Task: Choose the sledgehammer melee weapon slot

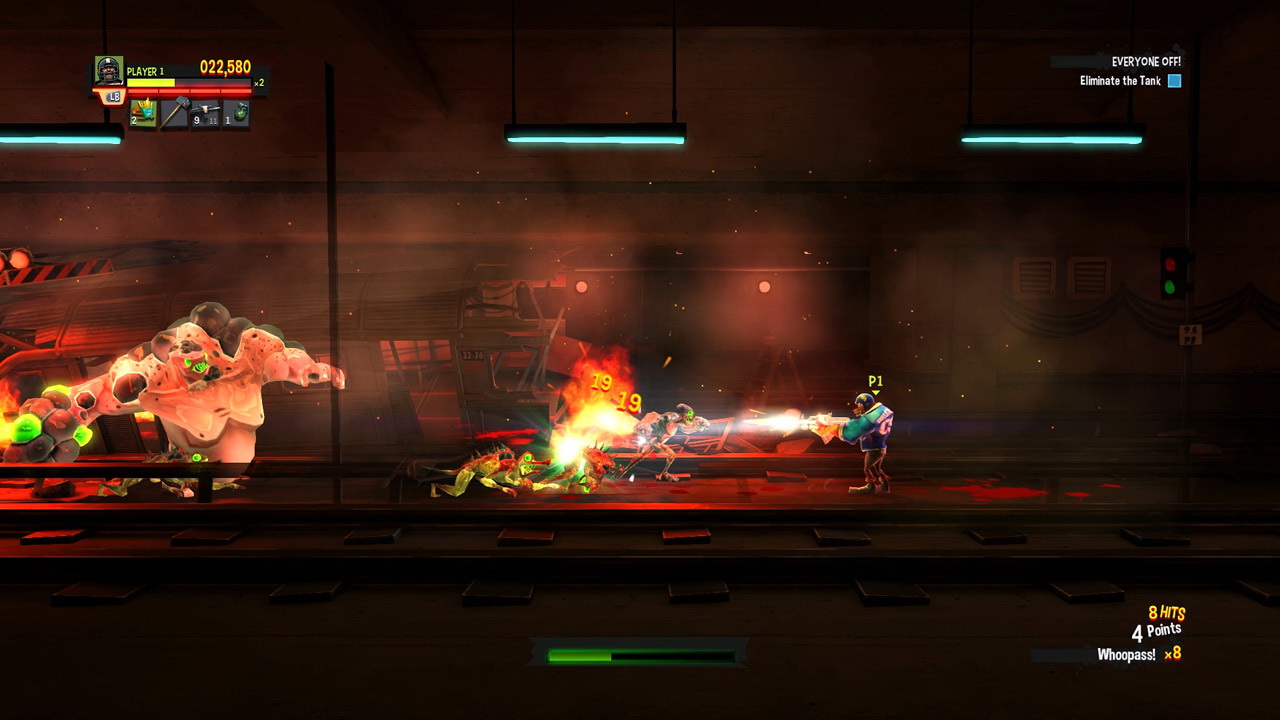Action: point(174,114)
